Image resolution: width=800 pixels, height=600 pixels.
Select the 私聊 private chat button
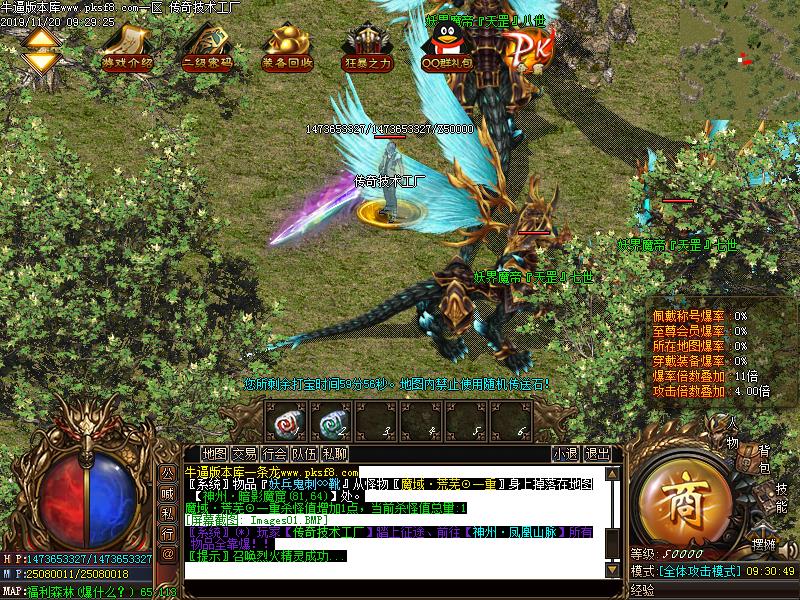pos(335,453)
